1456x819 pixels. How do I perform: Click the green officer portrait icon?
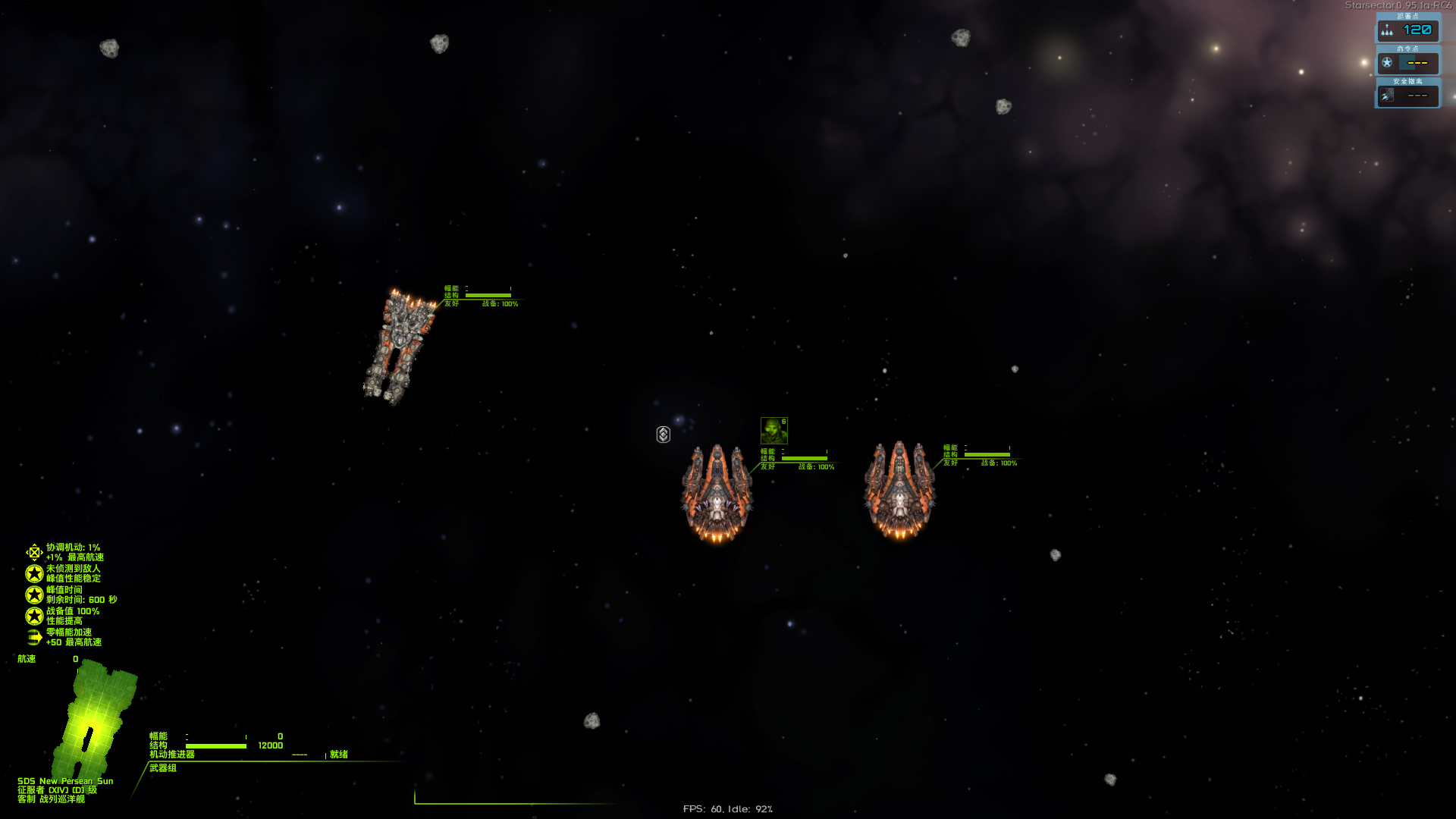[x=773, y=431]
